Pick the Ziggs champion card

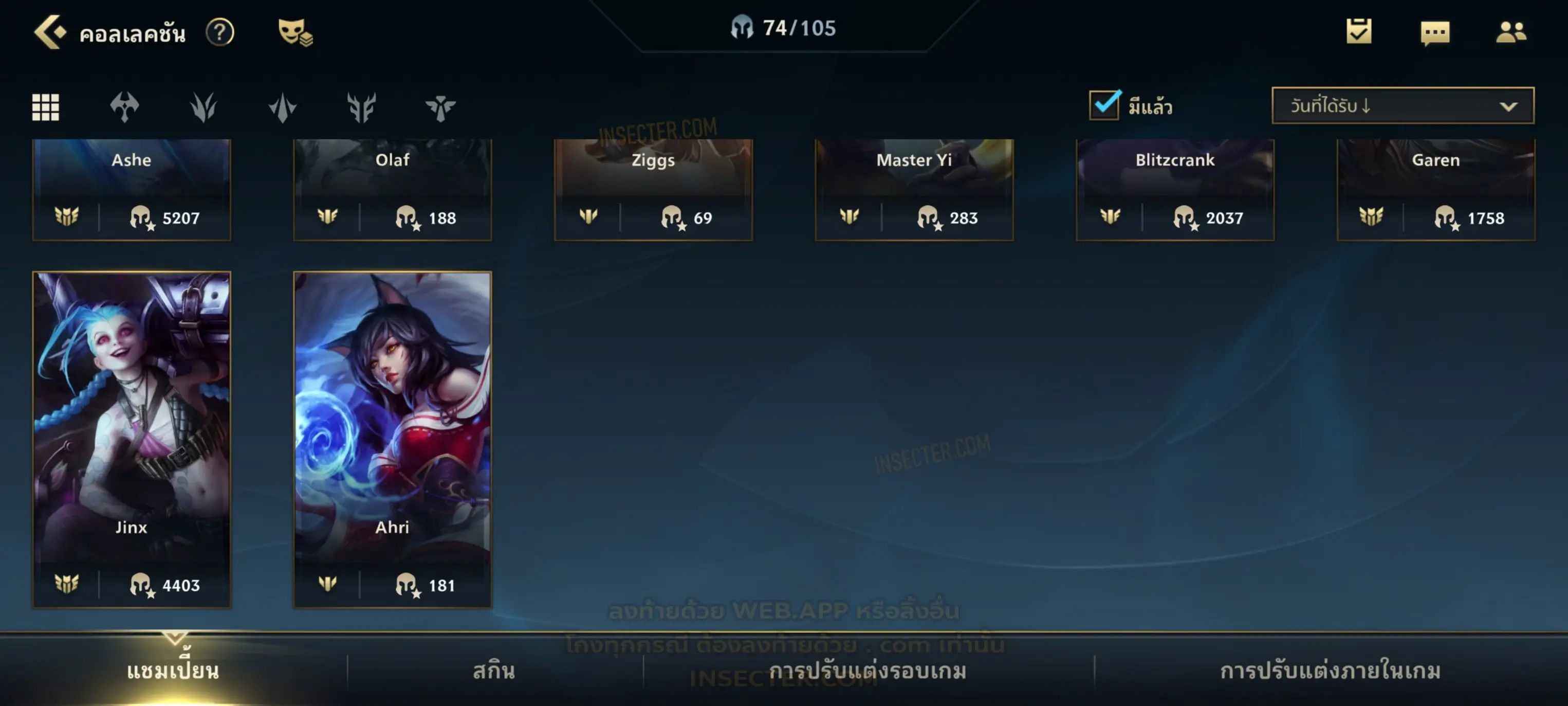(653, 189)
